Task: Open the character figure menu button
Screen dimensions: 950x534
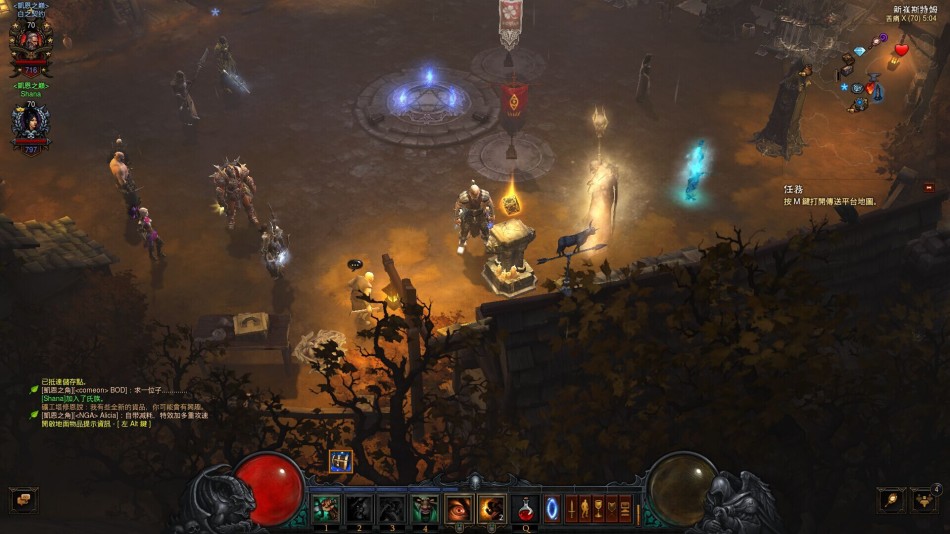Action: [x=586, y=508]
